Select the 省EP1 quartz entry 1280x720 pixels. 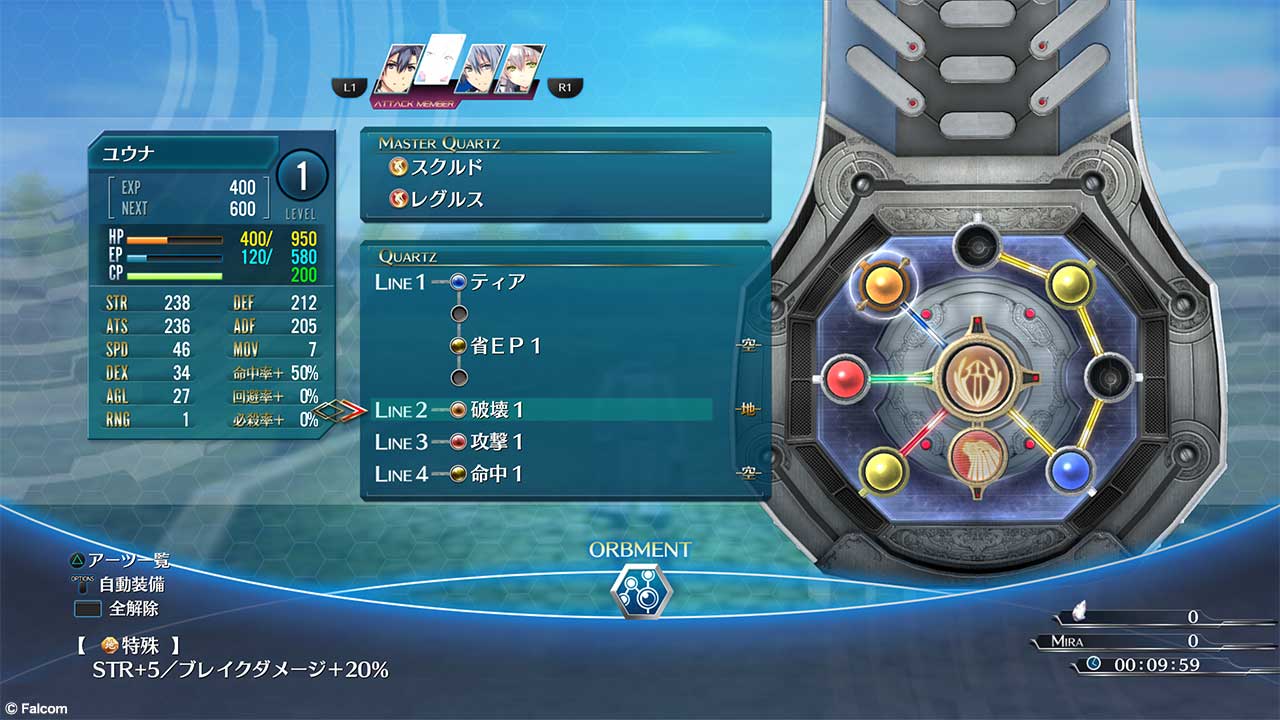[x=506, y=346]
